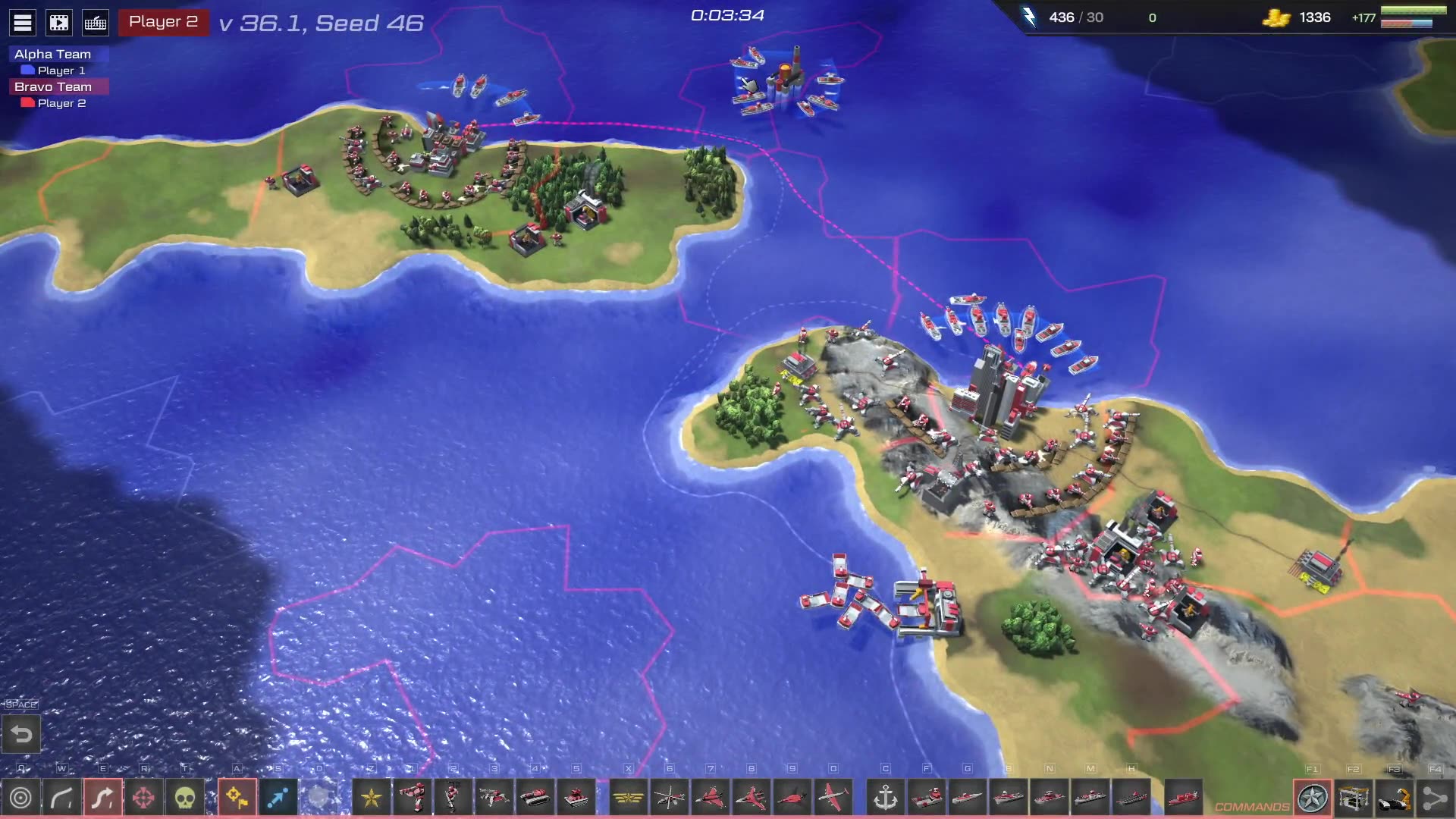The image size is (1456, 819).
Task: Activate the concentric-circle target command
Action: (21, 798)
